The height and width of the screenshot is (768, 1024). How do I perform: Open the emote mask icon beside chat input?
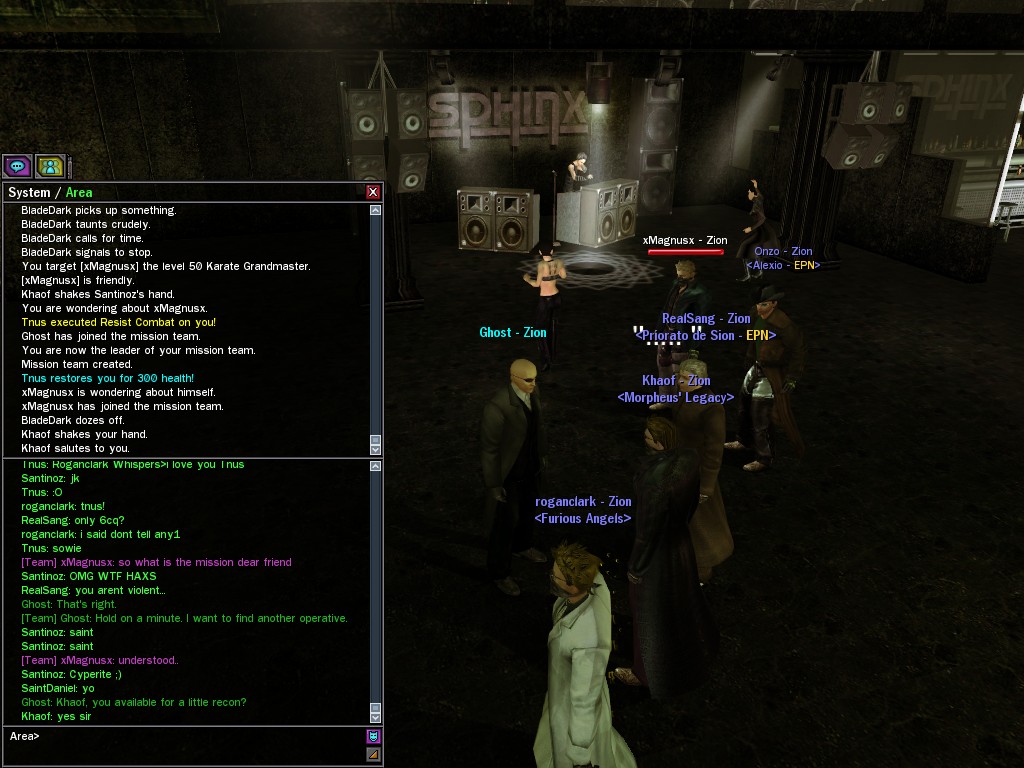pyautogui.click(x=373, y=737)
